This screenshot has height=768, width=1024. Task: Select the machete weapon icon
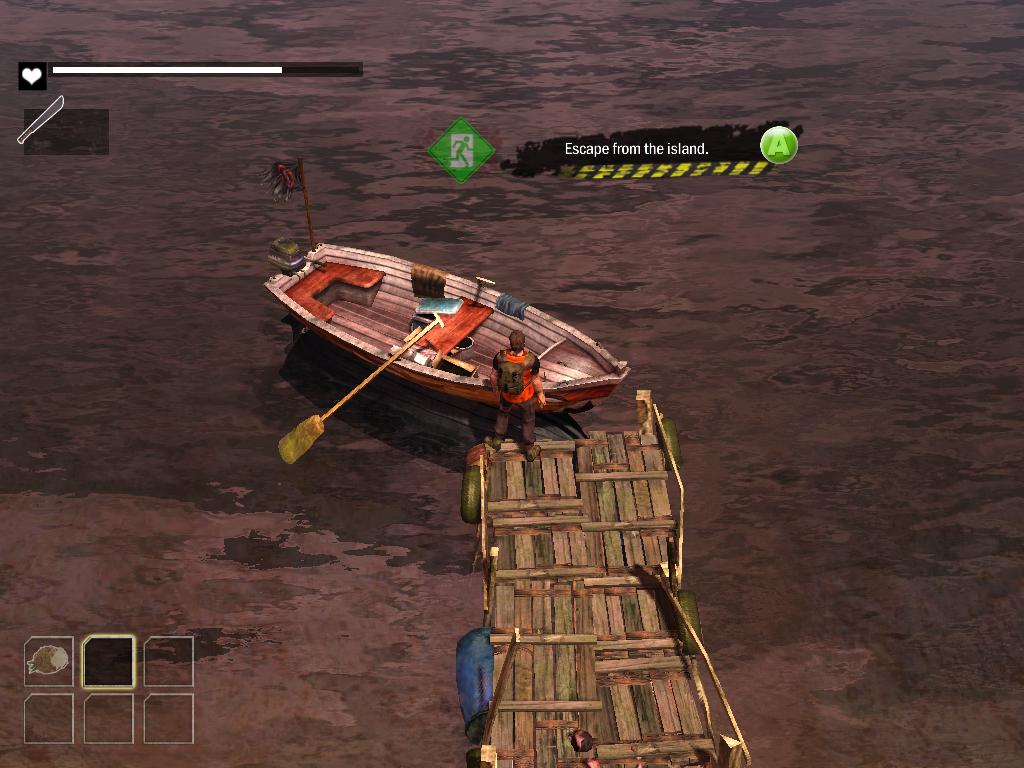pyautogui.click(x=41, y=120)
